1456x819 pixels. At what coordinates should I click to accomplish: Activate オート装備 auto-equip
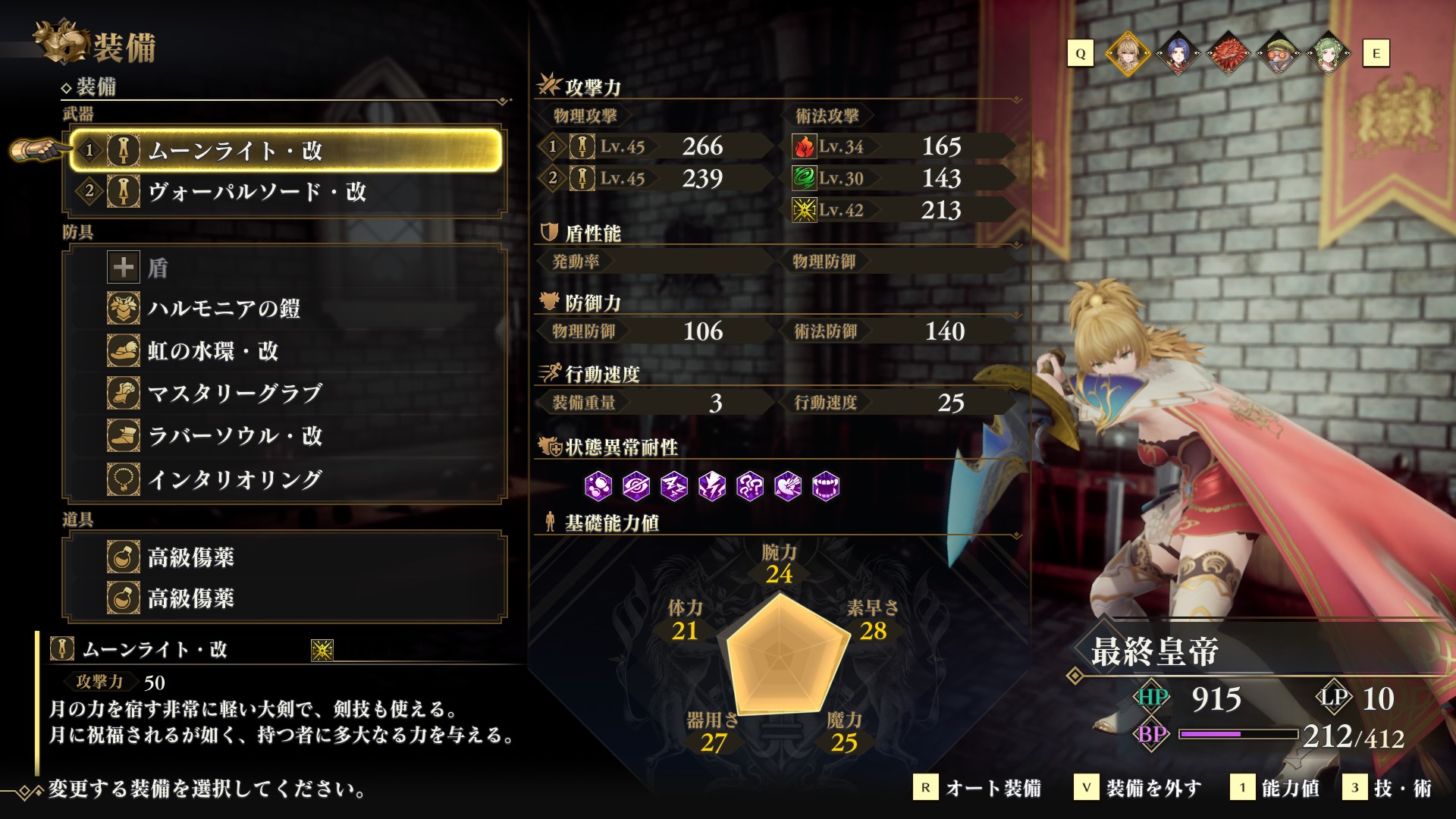click(x=978, y=788)
